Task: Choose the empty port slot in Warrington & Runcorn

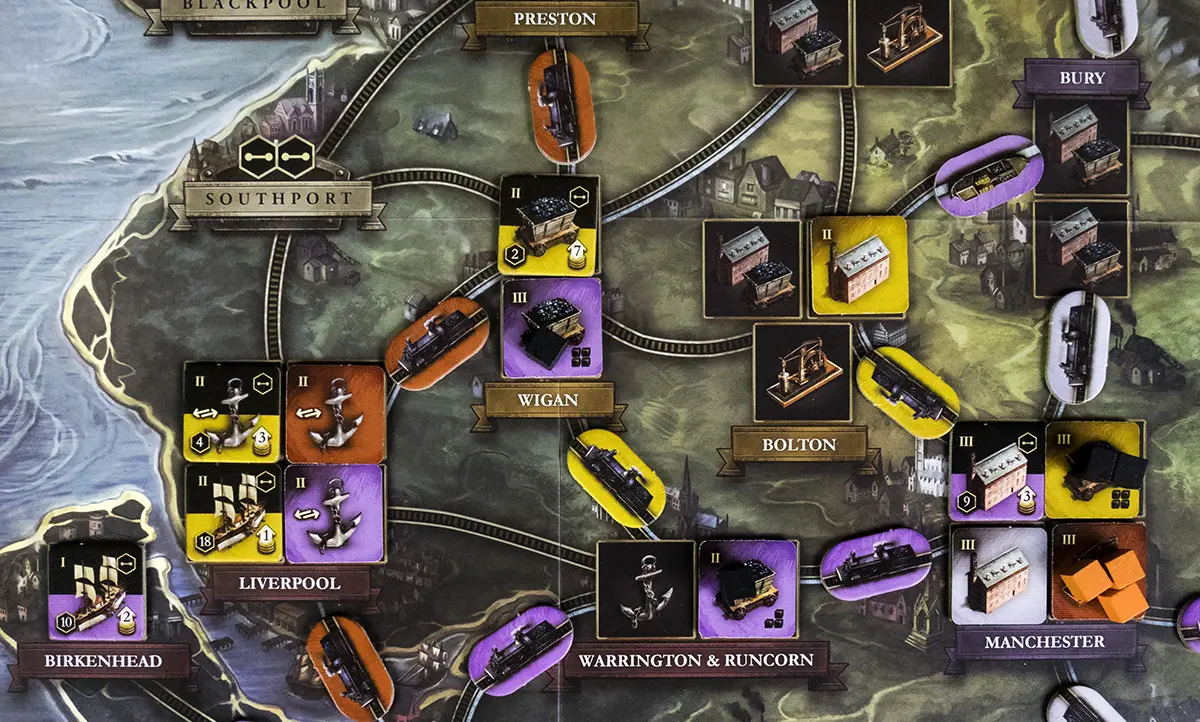Action: tap(645, 590)
